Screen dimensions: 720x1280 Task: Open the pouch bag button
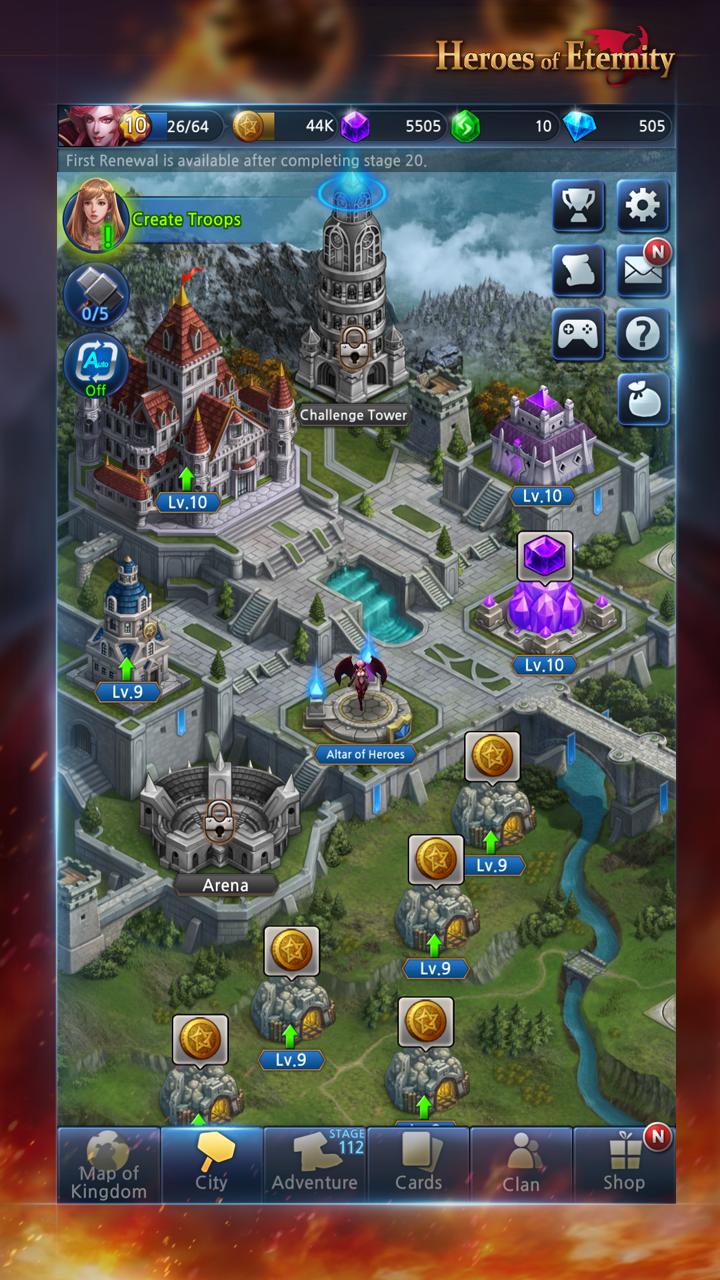click(642, 399)
